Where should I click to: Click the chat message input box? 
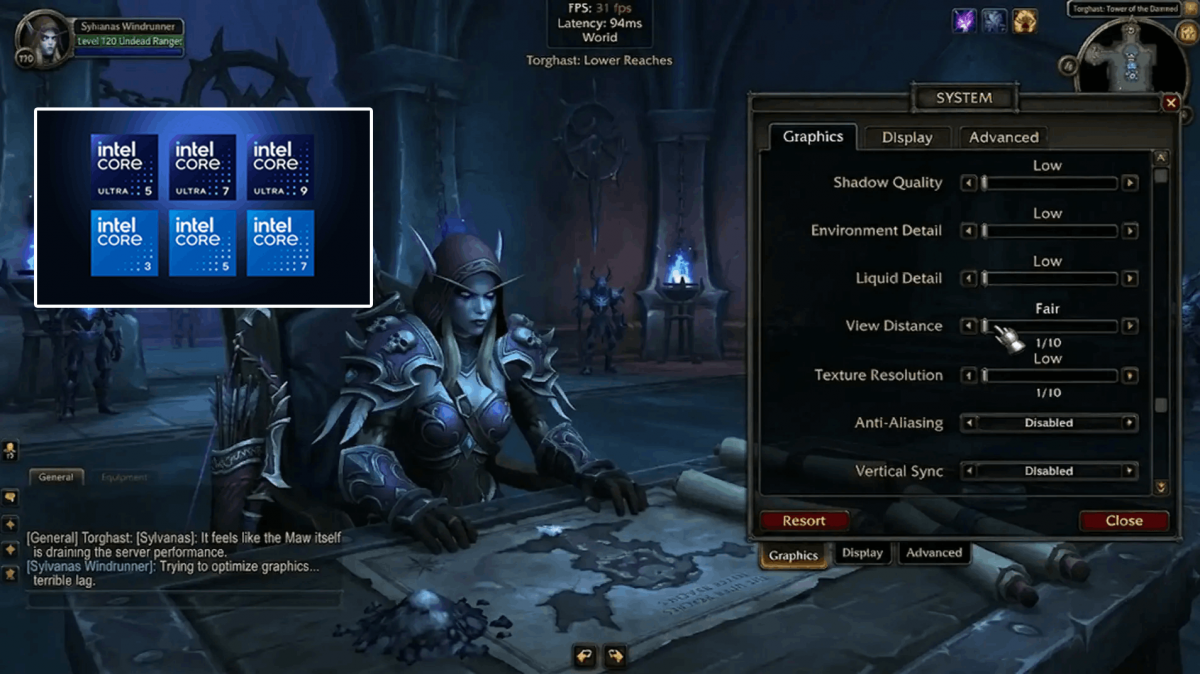click(x=185, y=600)
